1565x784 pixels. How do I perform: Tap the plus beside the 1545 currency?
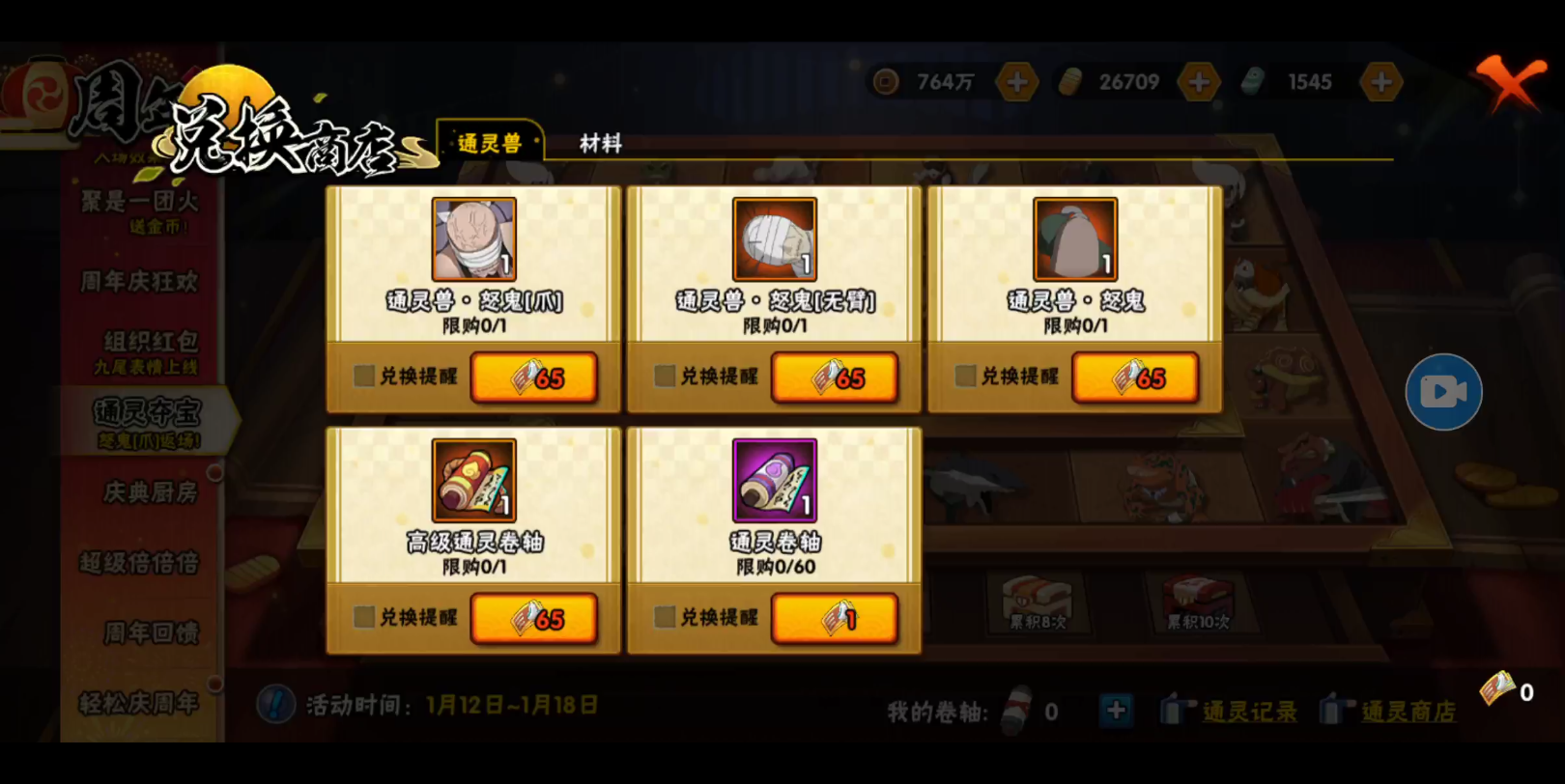coord(1381,81)
